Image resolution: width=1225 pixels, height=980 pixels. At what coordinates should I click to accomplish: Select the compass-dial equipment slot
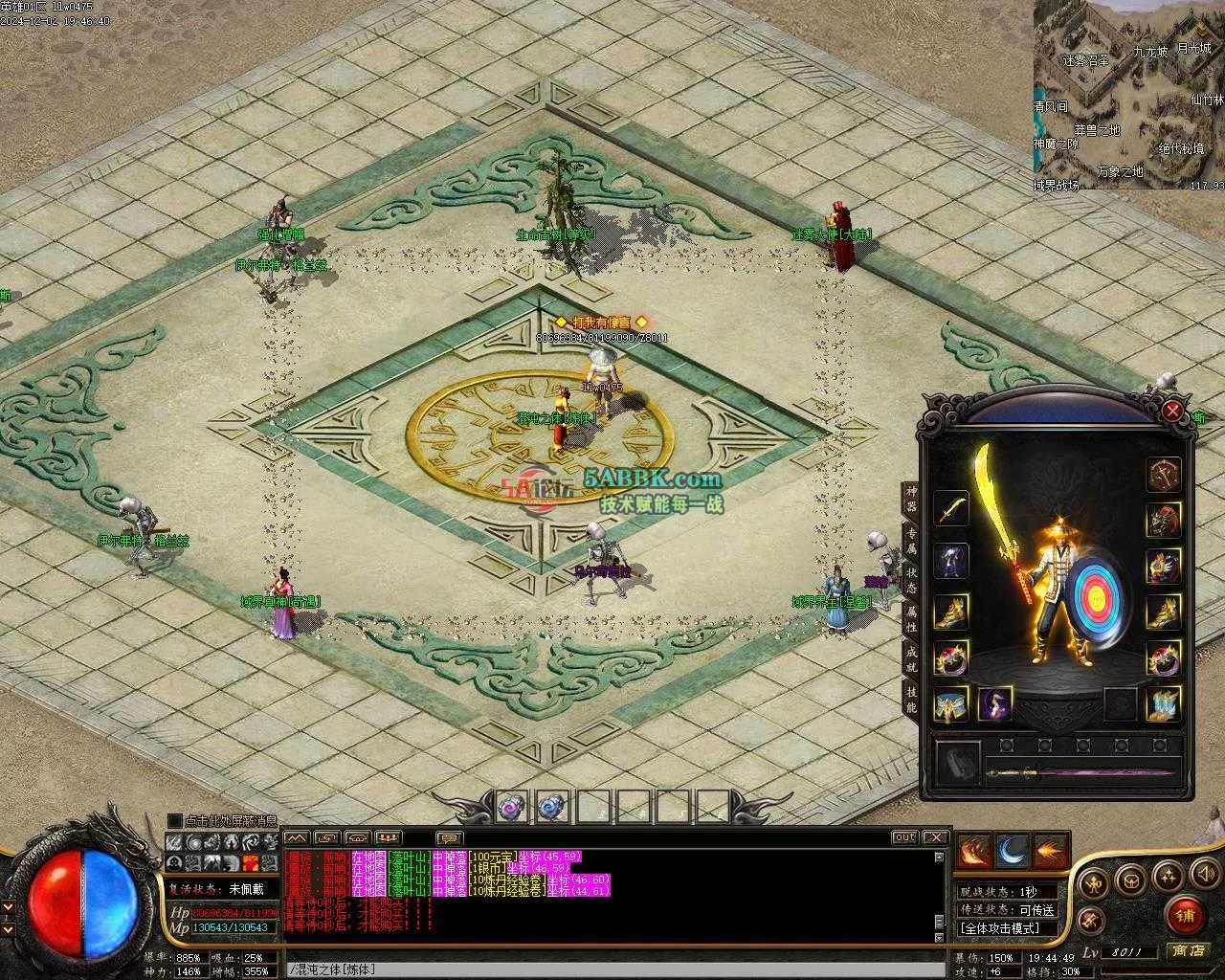point(1164,473)
